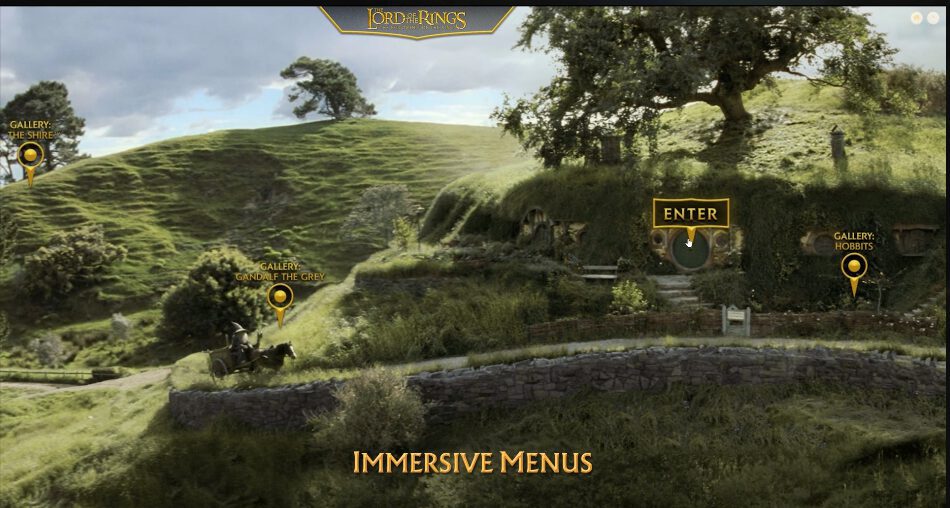Viewport: 950px width, 508px height.
Task: Click the Lord of the Rings logo banner
Action: click(x=416, y=20)
